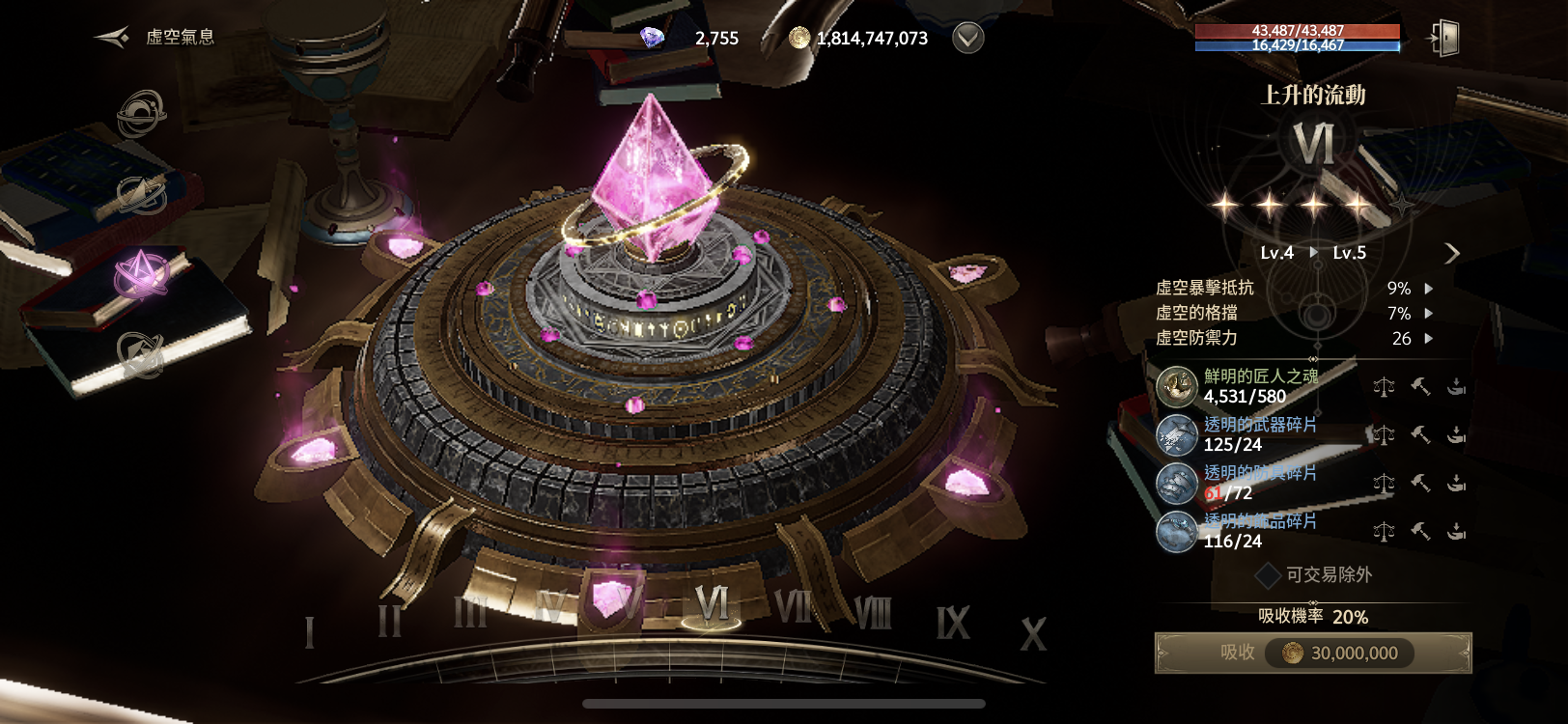The image size is (1568, 724).
Task: Toggle the 可交易除外 checkbox
Action: point(1268,575)
